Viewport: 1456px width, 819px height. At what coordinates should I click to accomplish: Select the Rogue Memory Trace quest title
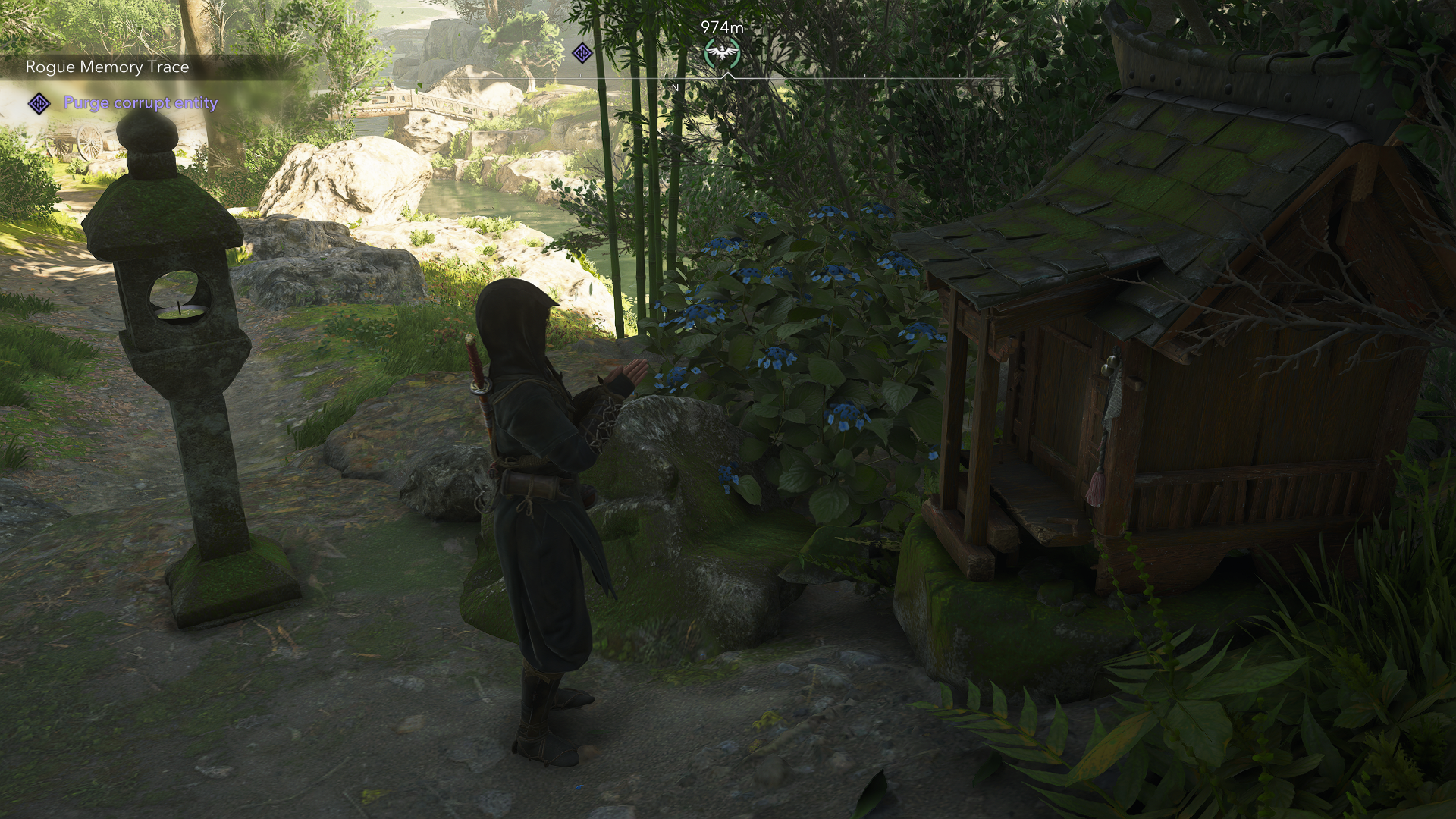107,67
